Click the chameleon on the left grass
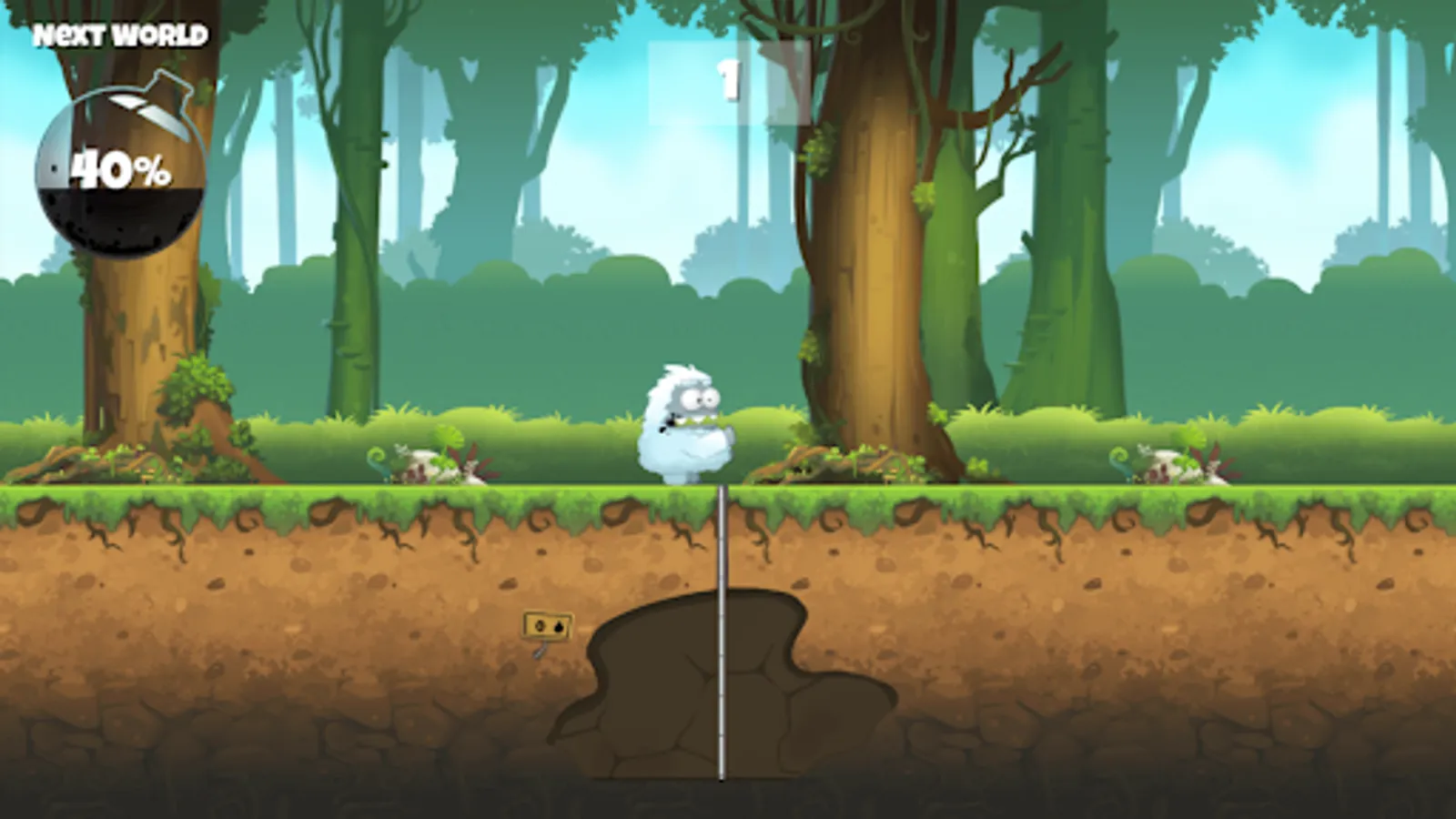1456x819 pixels. (x=382, y=460)
